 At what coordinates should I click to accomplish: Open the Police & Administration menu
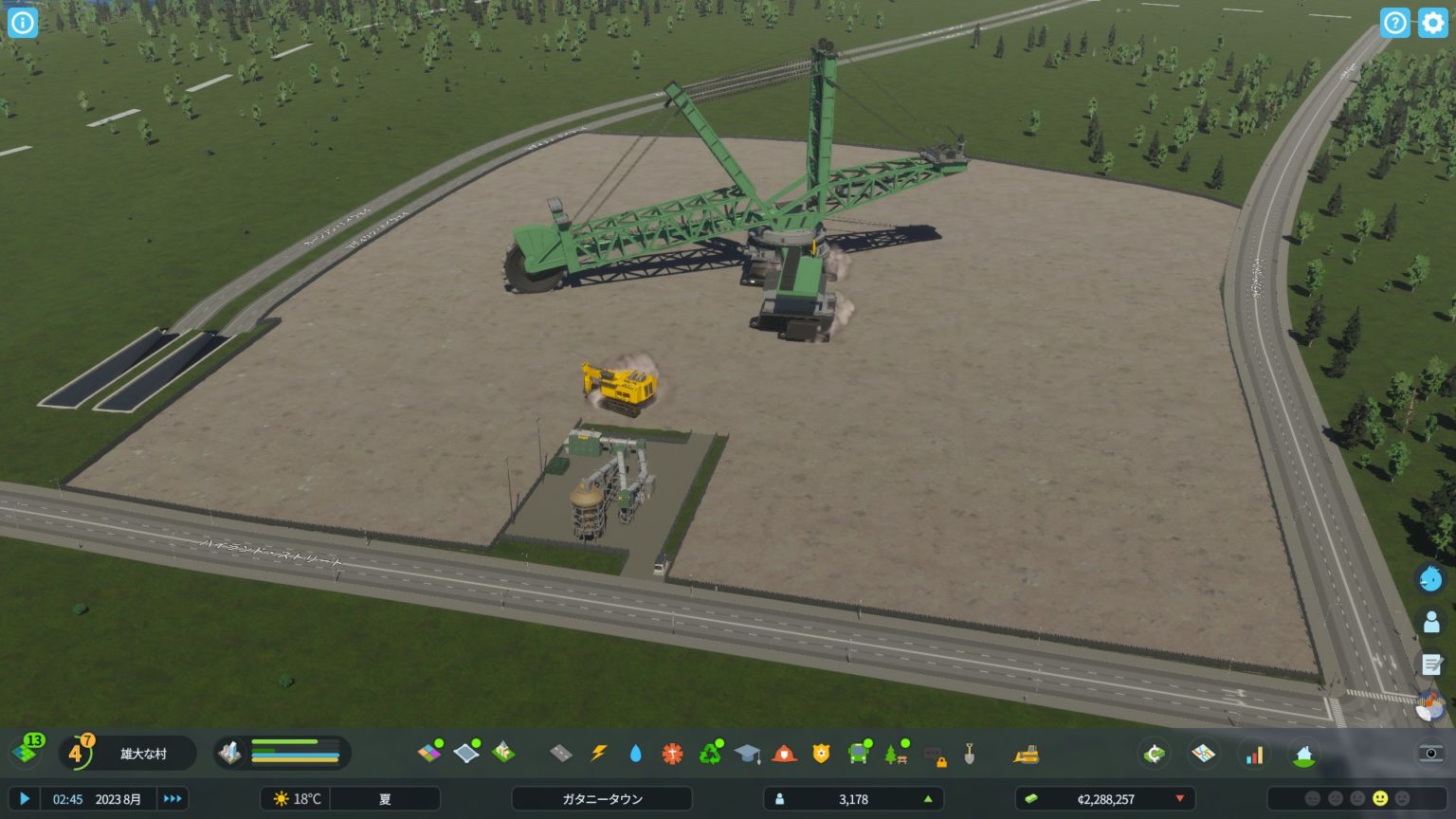pyautogui.click(x=819, y=754)
